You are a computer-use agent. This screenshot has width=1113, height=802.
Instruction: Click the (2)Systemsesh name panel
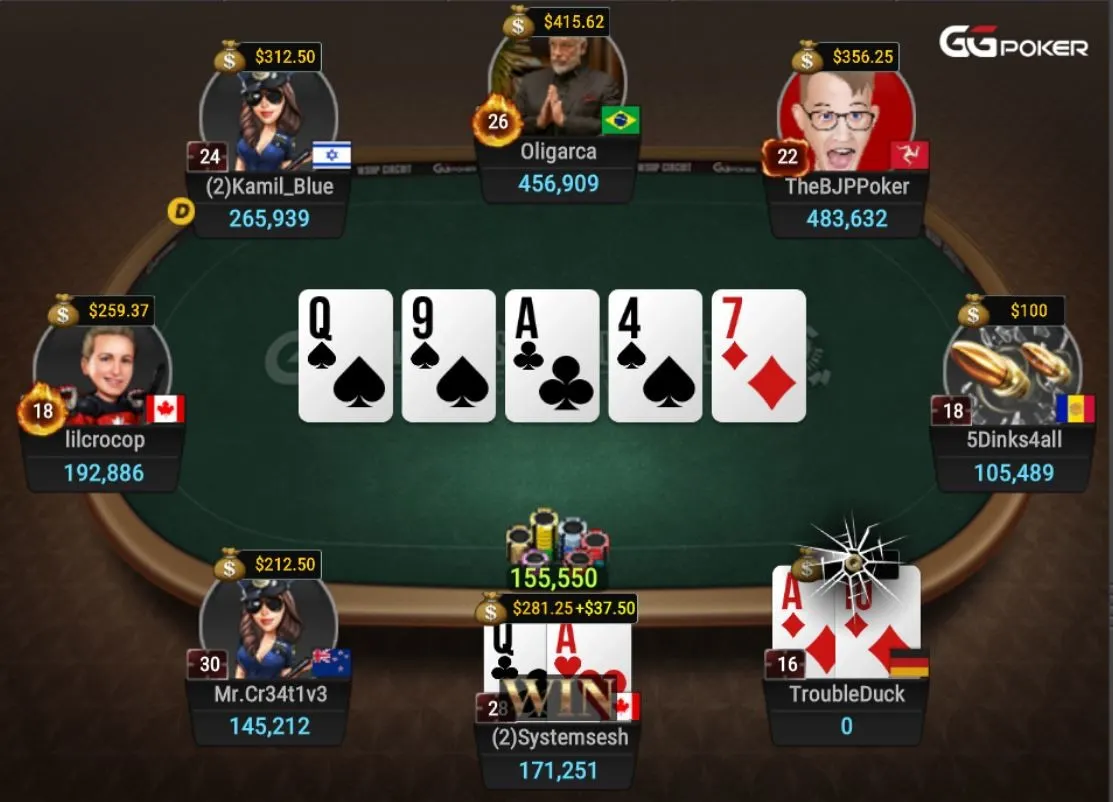click(x=557, y=737)
